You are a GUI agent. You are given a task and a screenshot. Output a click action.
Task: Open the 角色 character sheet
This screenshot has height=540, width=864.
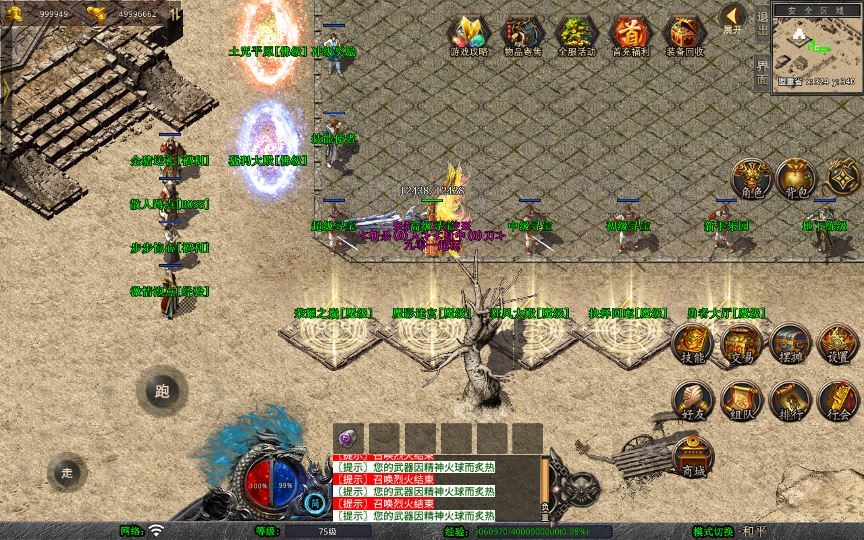(x=749, y=177)
